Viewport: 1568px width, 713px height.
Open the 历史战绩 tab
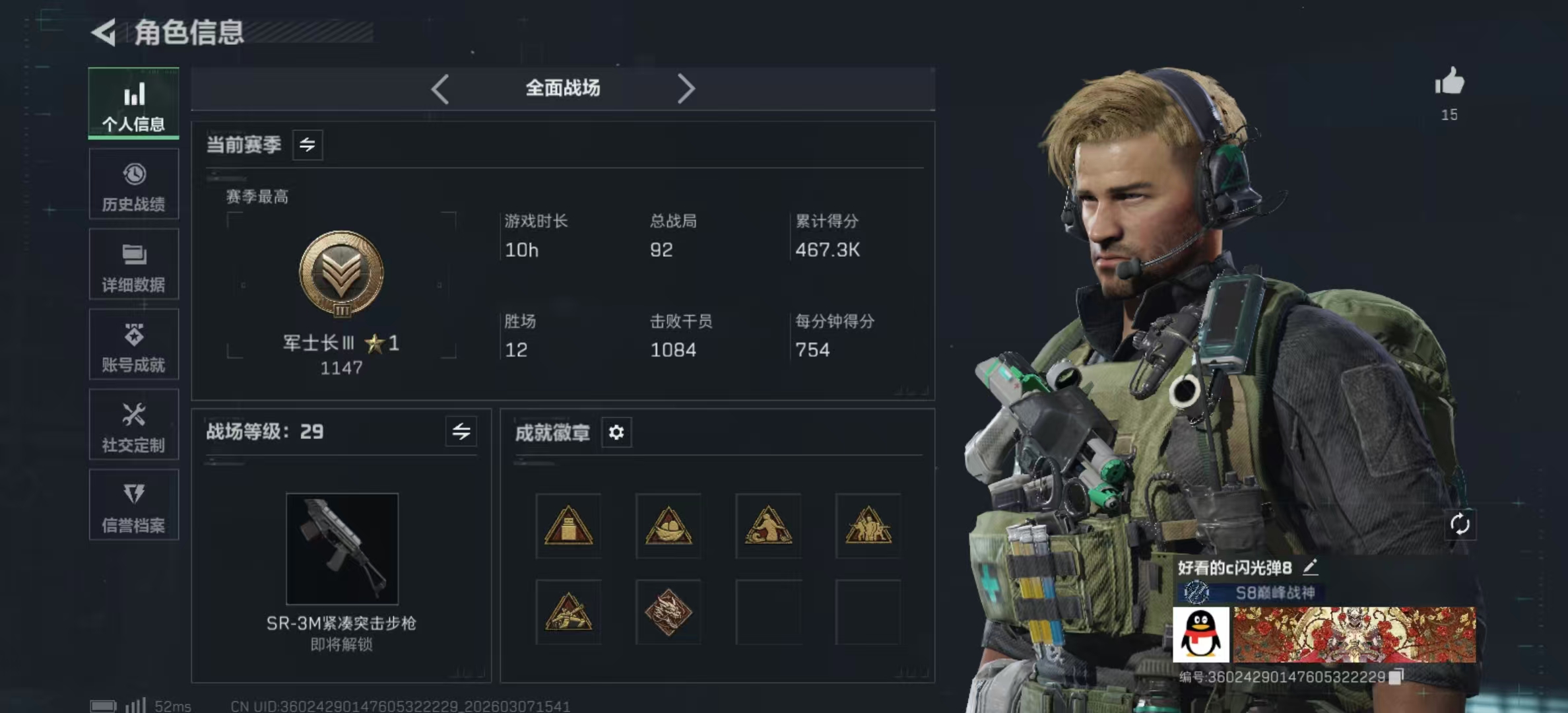coord(133,184)
